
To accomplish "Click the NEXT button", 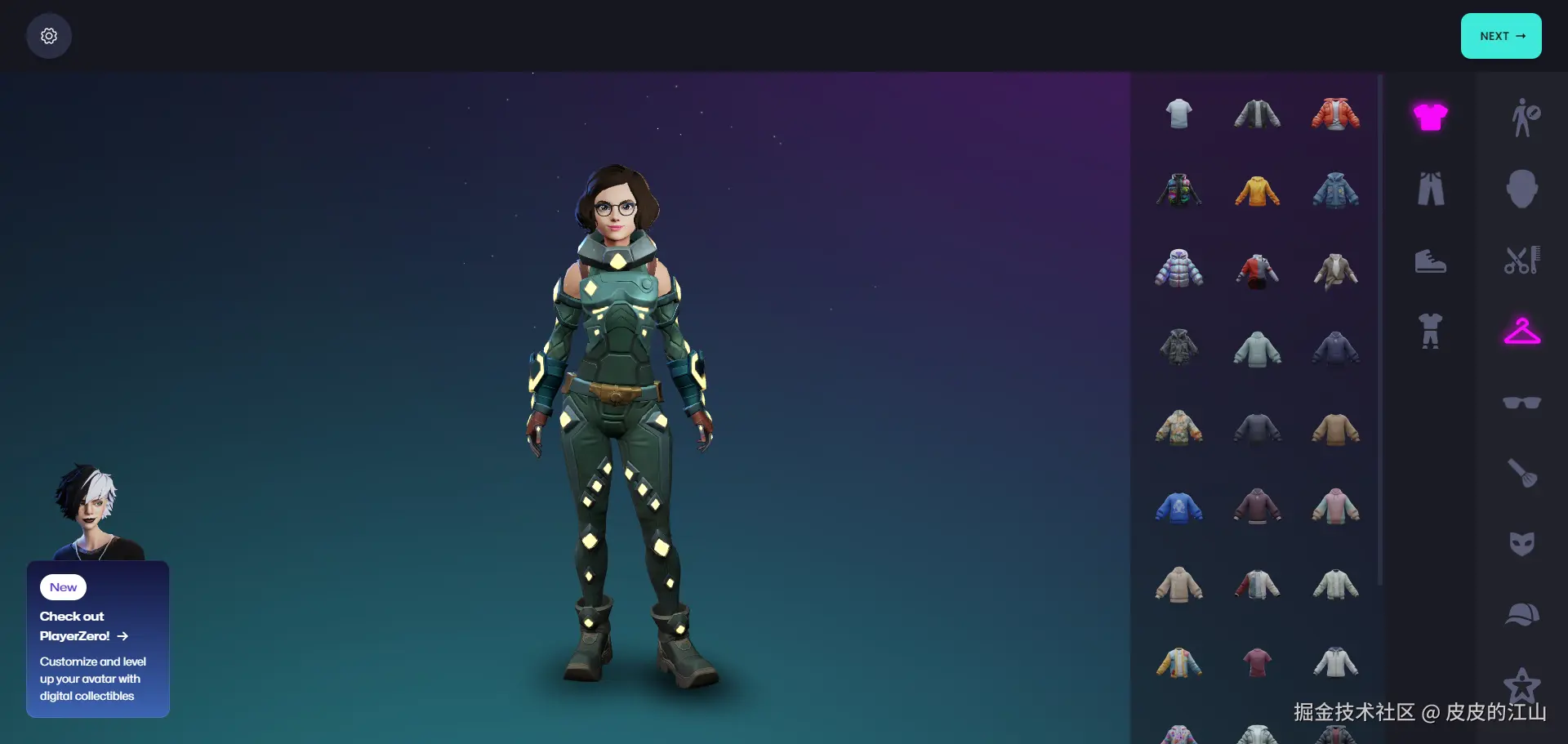I will click(x=1500, y=35).
